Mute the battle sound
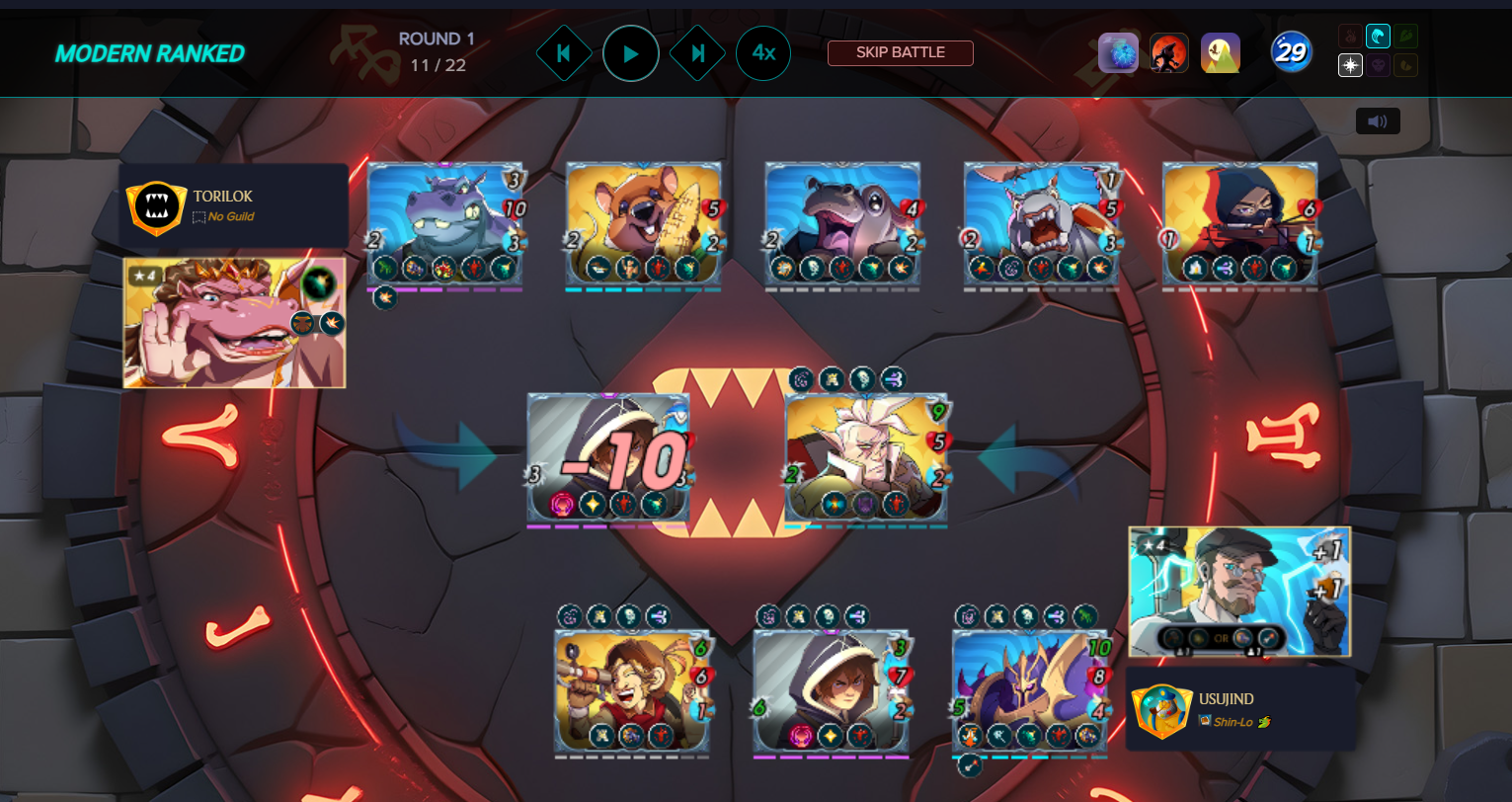1512x802 pixels. click(1378, 121)
